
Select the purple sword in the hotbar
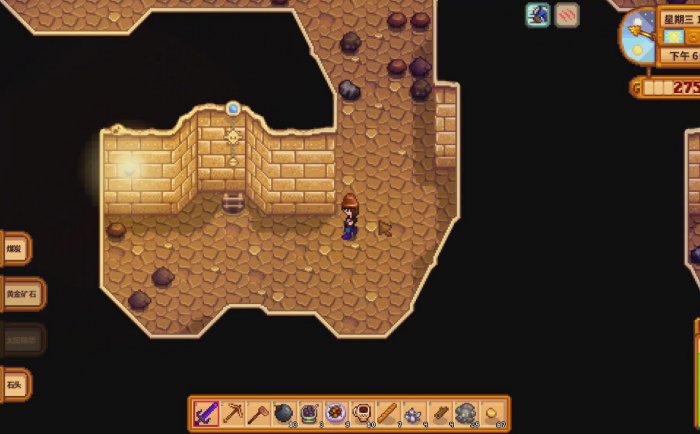point(206,412)
